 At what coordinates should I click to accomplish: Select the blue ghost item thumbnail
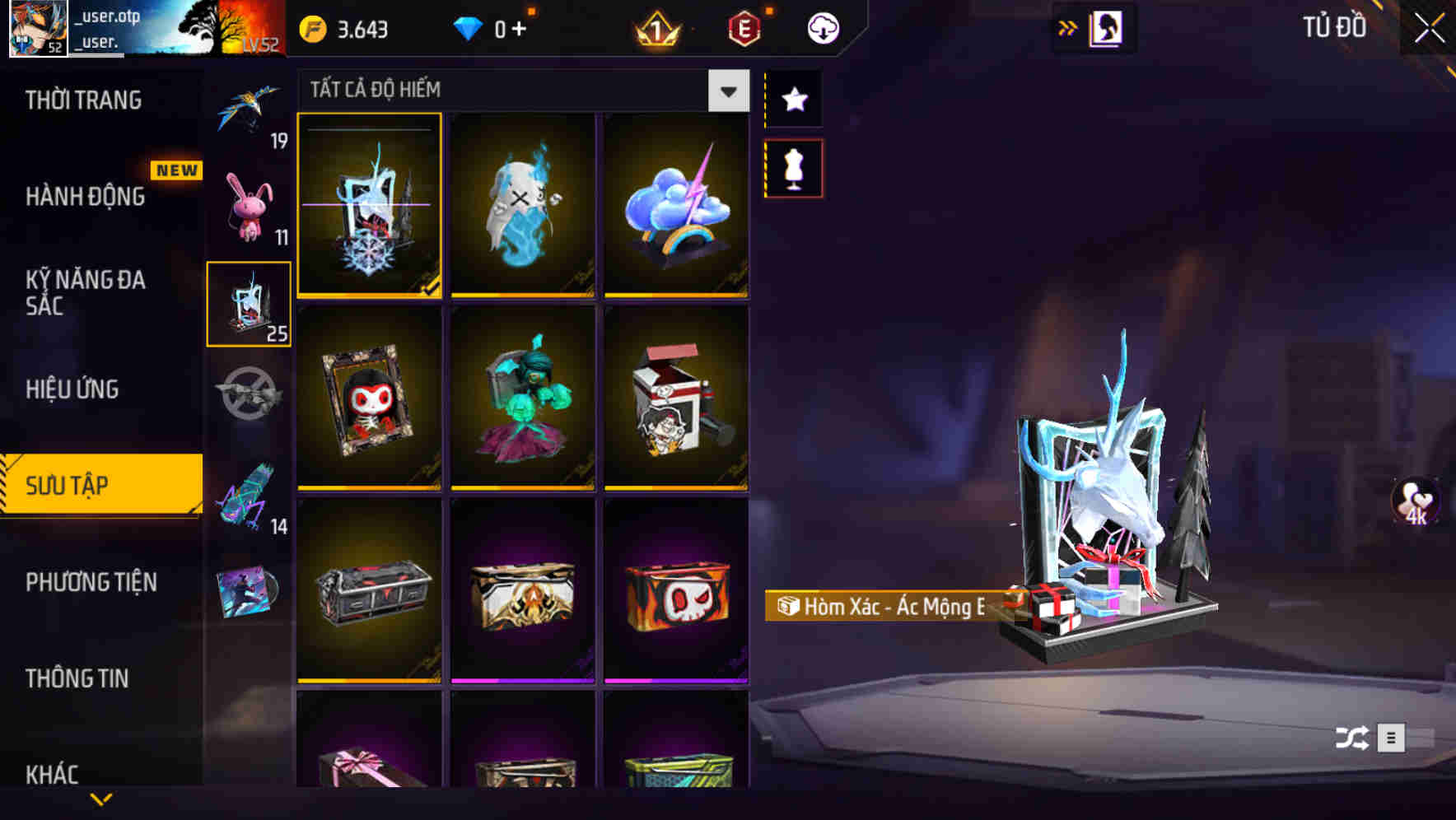(x=522, y=206)
